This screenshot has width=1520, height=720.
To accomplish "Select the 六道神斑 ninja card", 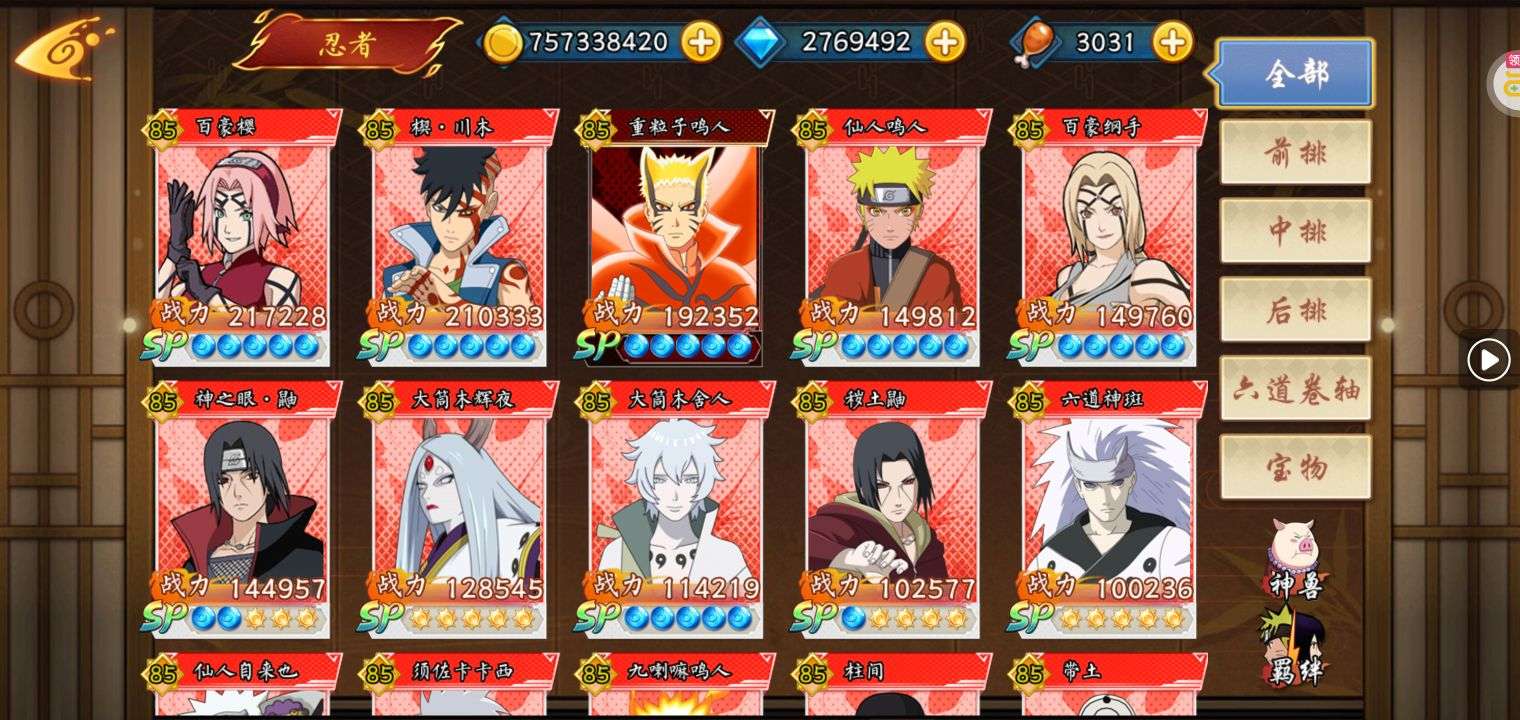I will click(x=1108, y=508).
